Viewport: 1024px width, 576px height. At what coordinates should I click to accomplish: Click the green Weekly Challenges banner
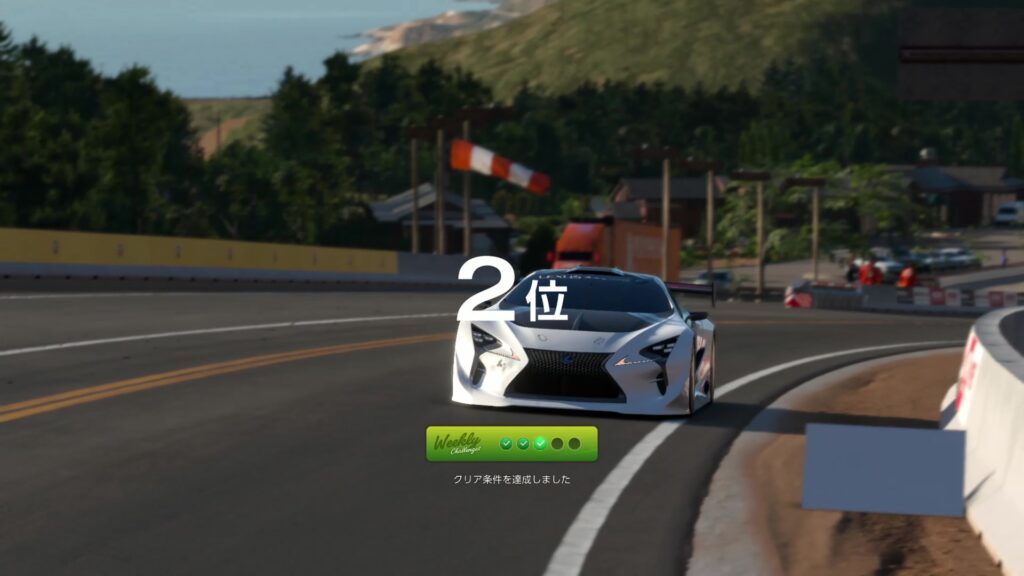pyautogui.click(x=511, y=443)
